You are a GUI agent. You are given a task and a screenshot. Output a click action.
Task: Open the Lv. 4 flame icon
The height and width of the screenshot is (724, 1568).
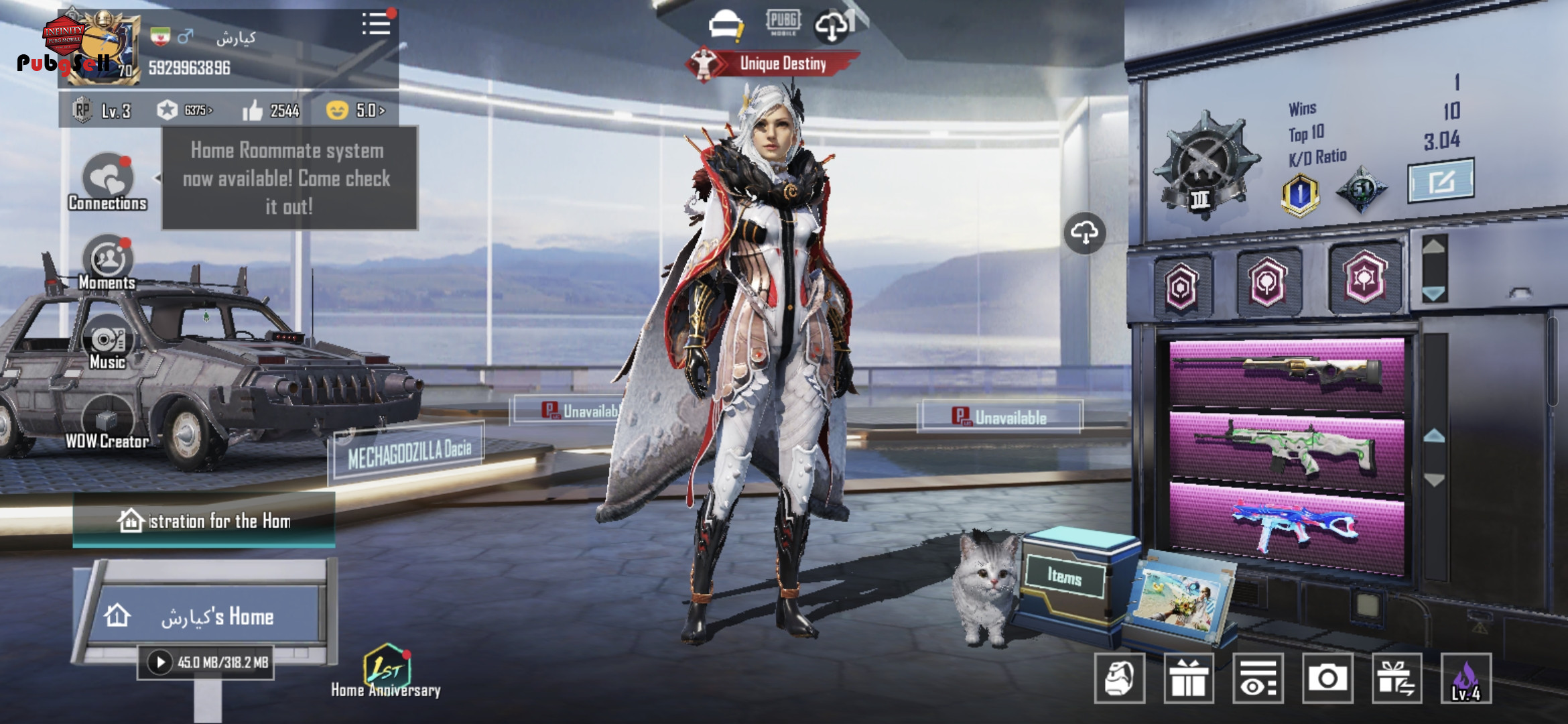coord(1466,678)
